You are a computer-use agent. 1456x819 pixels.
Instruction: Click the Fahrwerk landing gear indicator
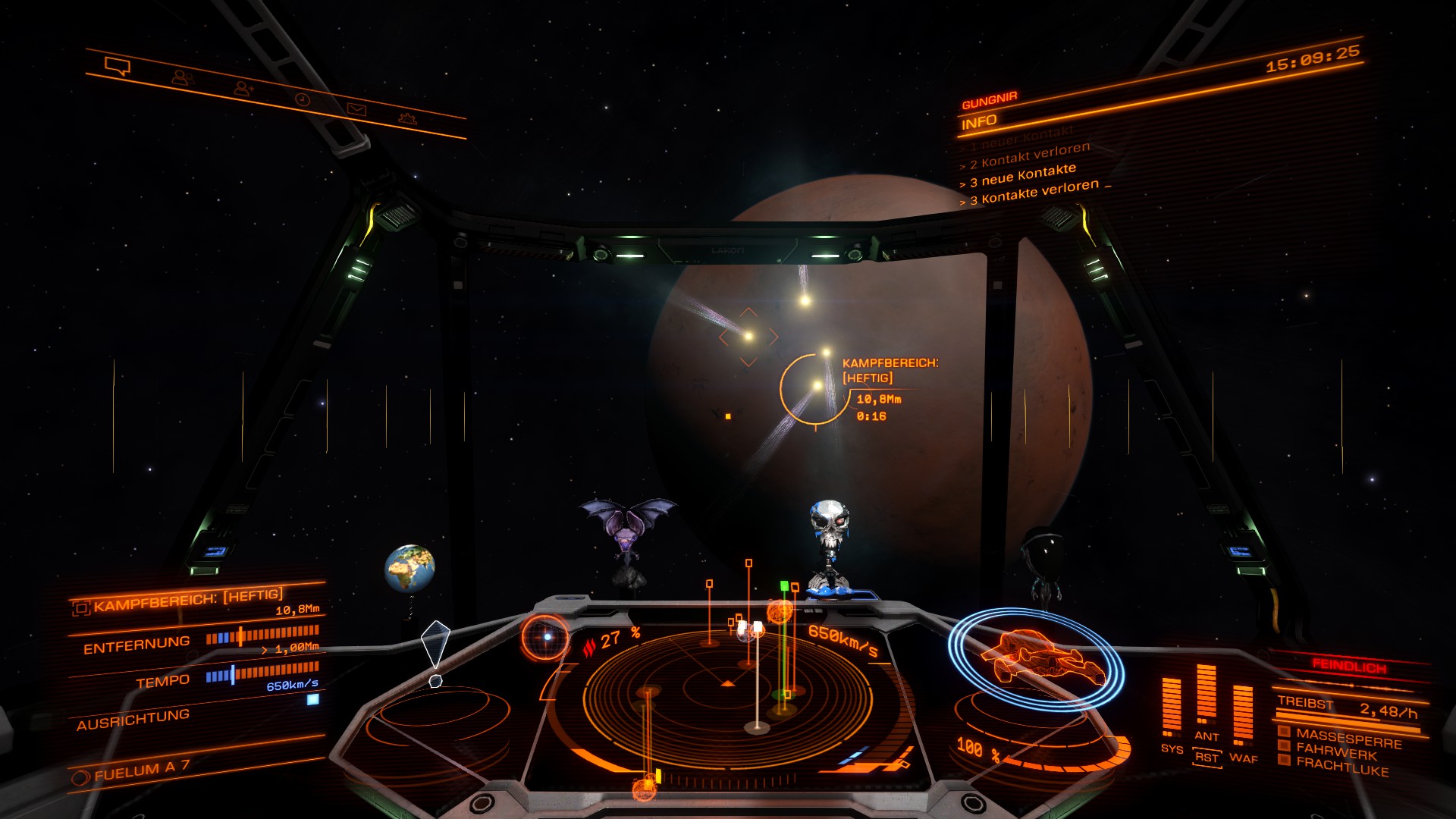tap(1335, 752)
